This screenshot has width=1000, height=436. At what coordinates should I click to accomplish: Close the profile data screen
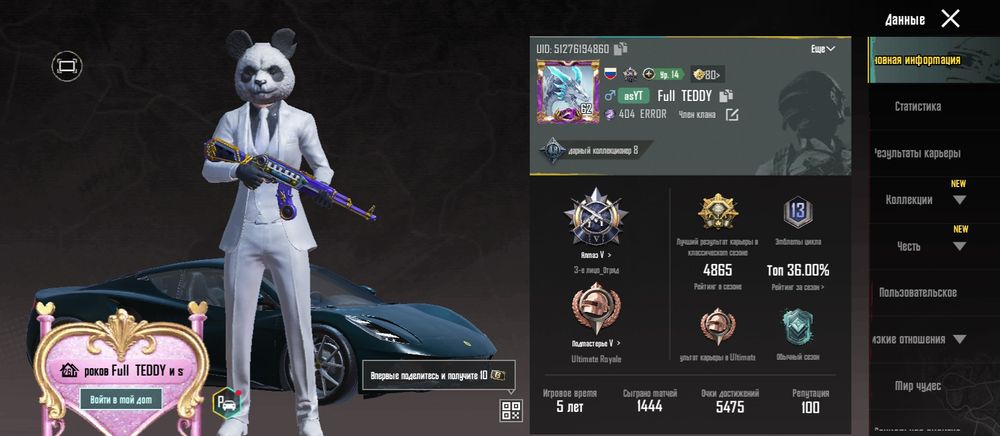(950, 18)
